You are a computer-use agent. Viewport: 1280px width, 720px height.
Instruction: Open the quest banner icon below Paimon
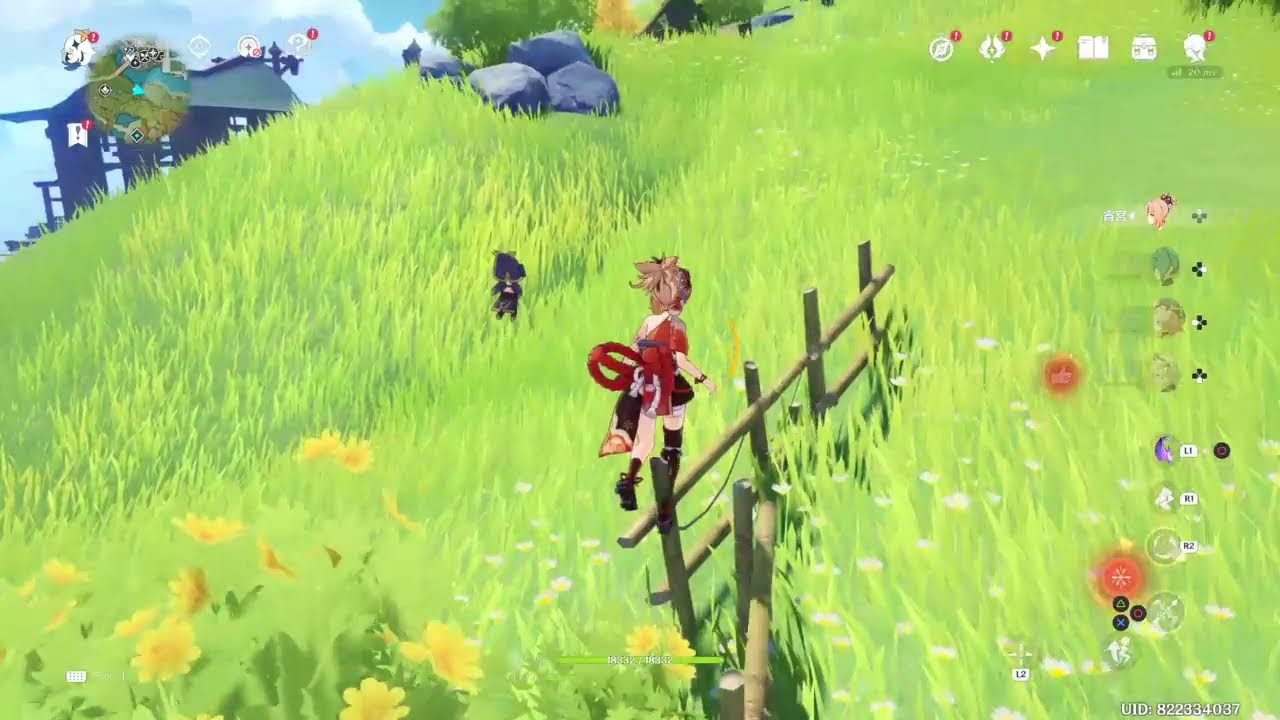pyautogui.click(x=78, y=134)
